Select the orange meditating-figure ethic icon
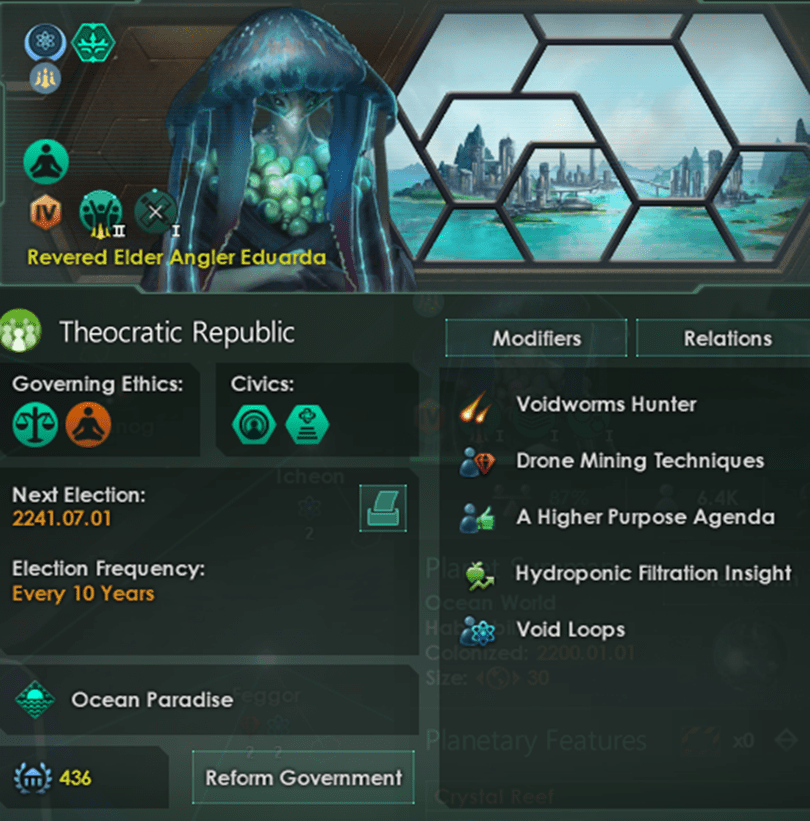Viewport: 810px width, 821px height. (88, 424)
